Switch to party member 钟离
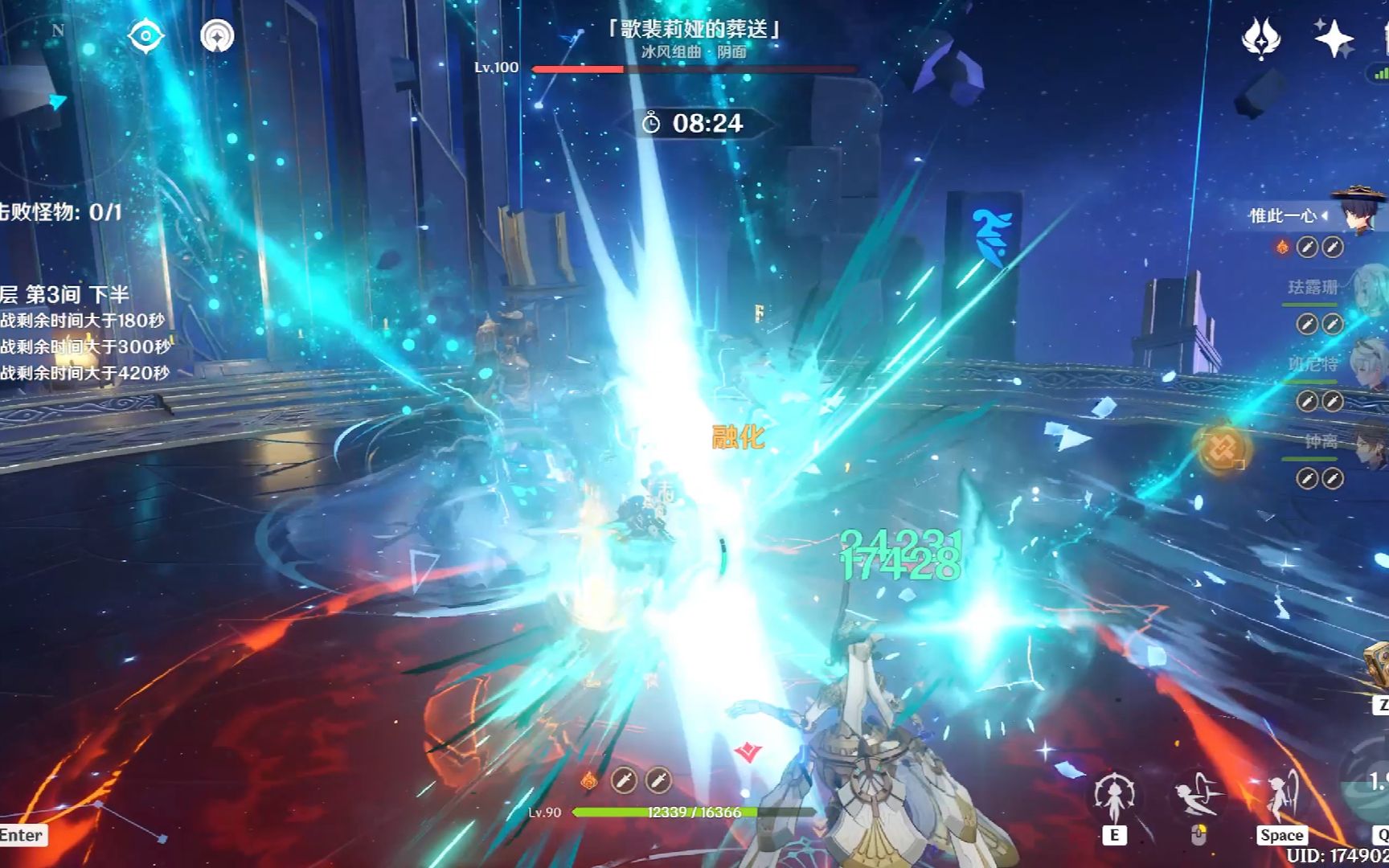 point(1366,444)
